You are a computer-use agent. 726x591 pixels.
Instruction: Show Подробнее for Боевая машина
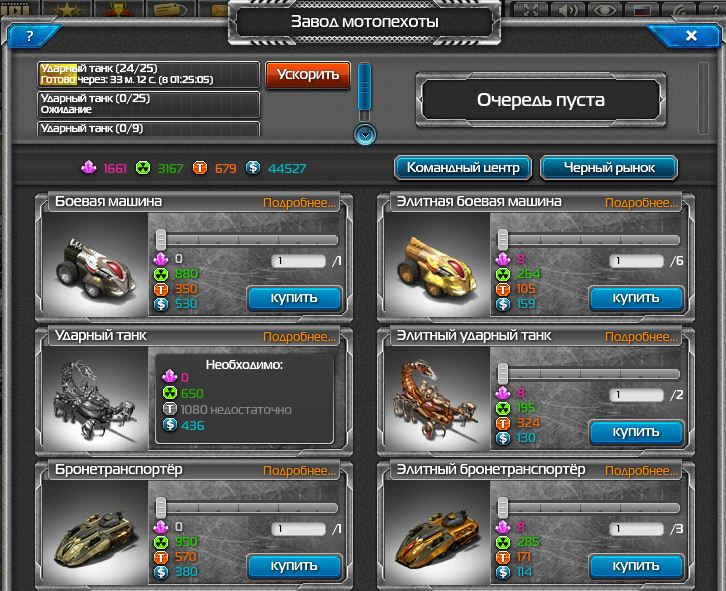click(x=300, y=202)
